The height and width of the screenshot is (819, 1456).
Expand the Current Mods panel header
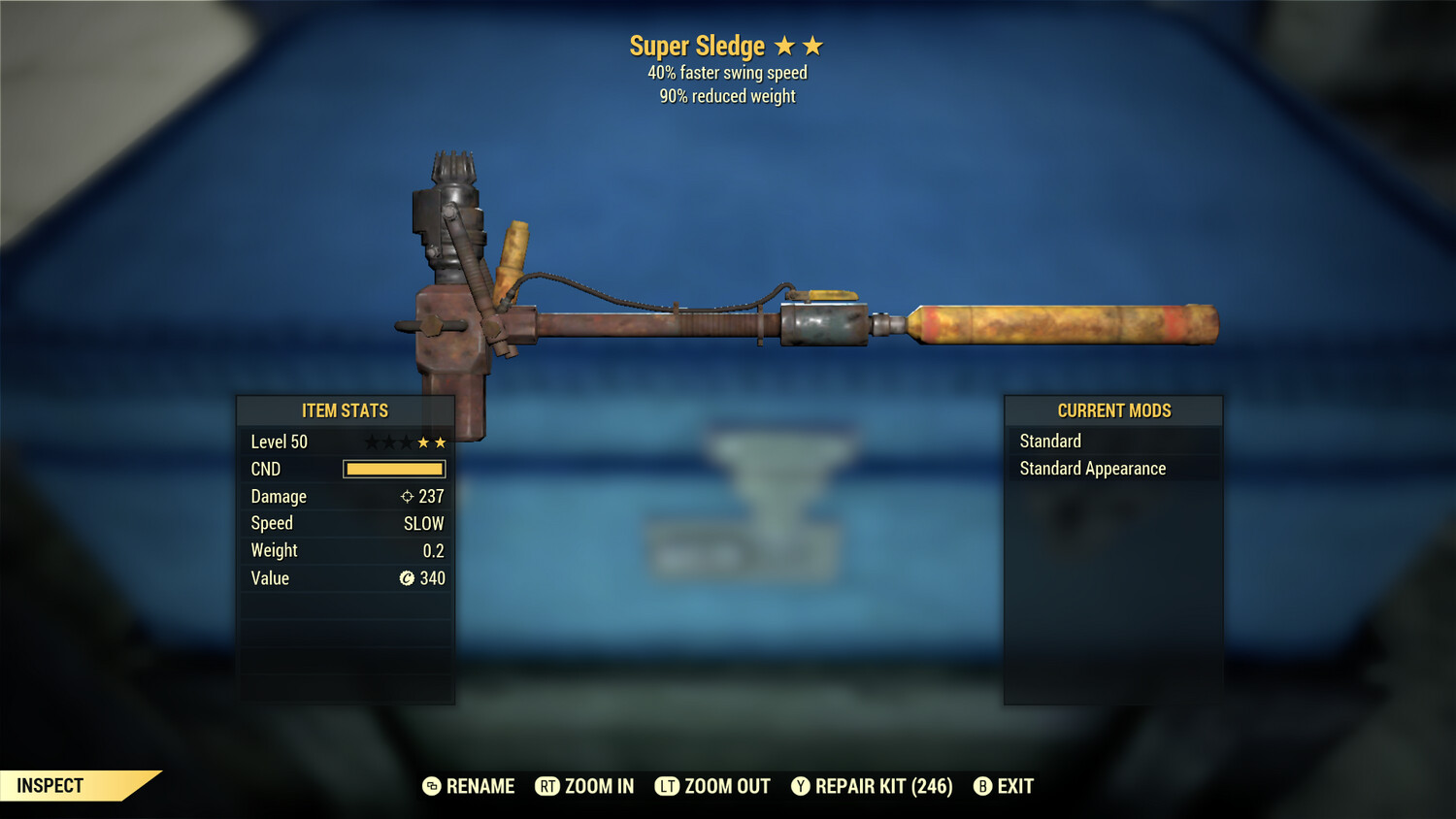(1113, 410)
